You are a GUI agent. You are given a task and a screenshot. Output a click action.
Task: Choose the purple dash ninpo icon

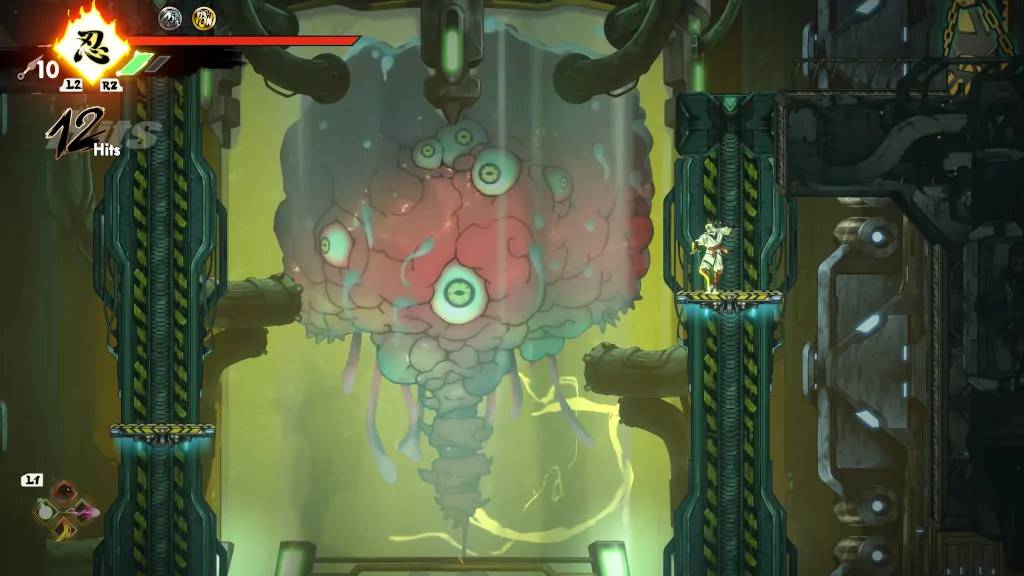coord(85,511)
